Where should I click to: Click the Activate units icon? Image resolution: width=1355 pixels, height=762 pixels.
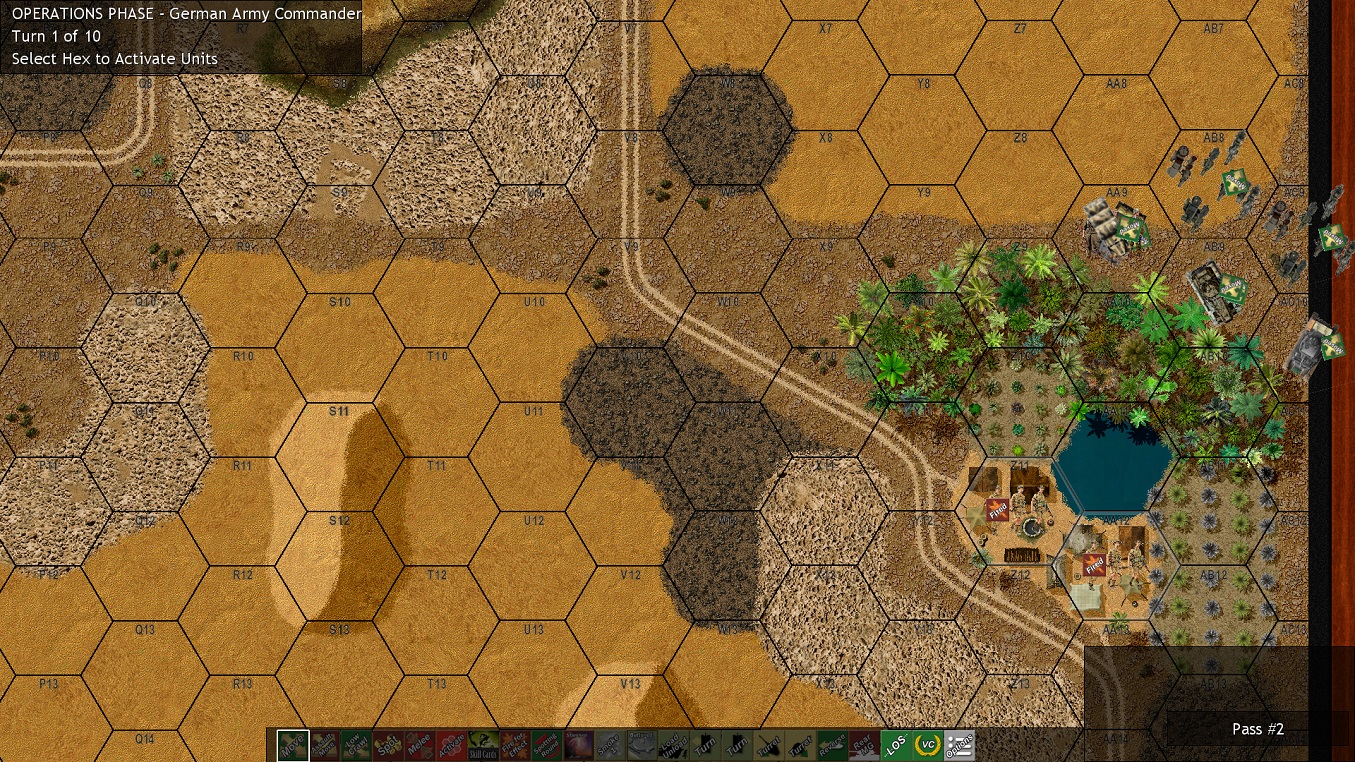(451, 744)
